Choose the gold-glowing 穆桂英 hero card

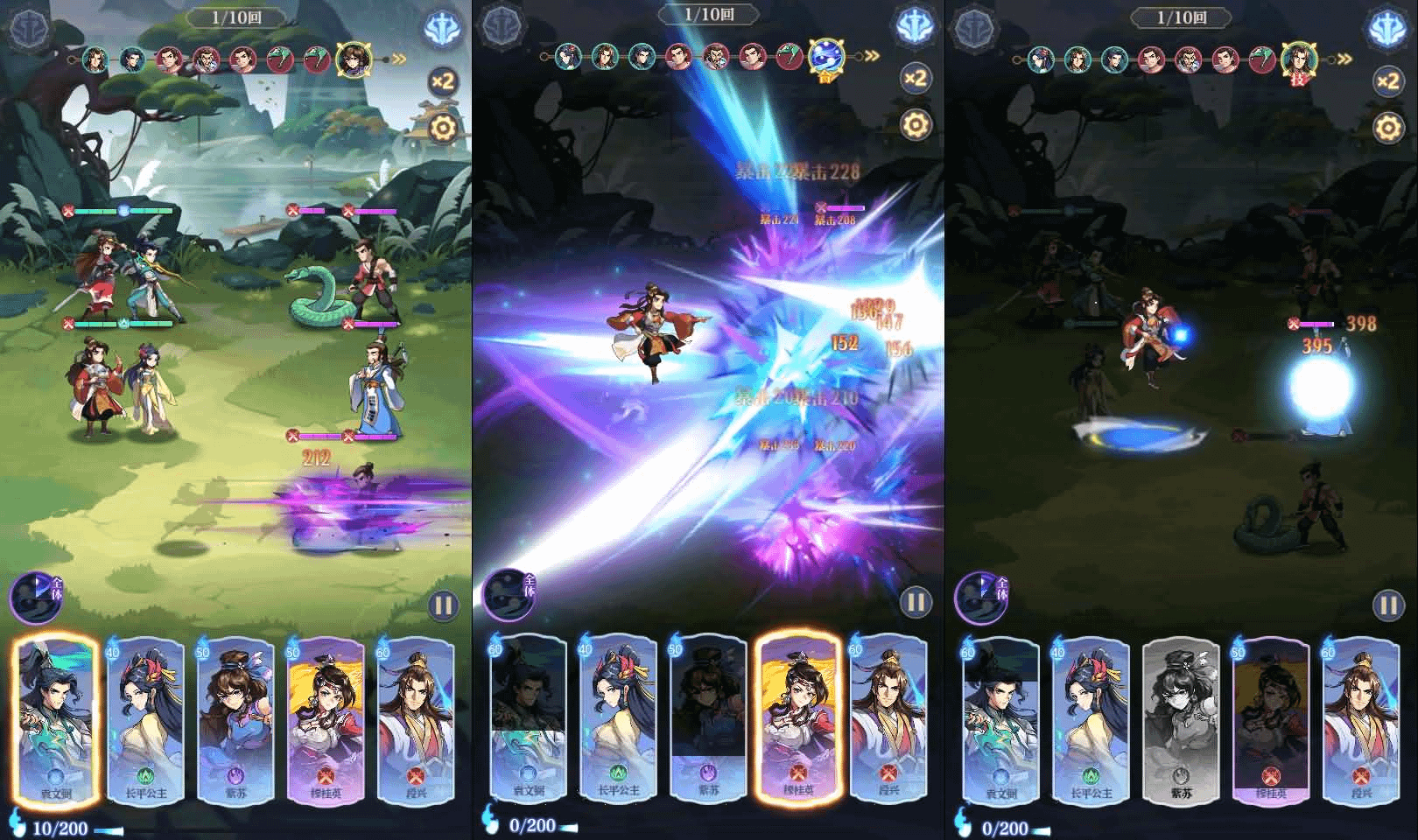pyautogui.click(x=797, y=719)
